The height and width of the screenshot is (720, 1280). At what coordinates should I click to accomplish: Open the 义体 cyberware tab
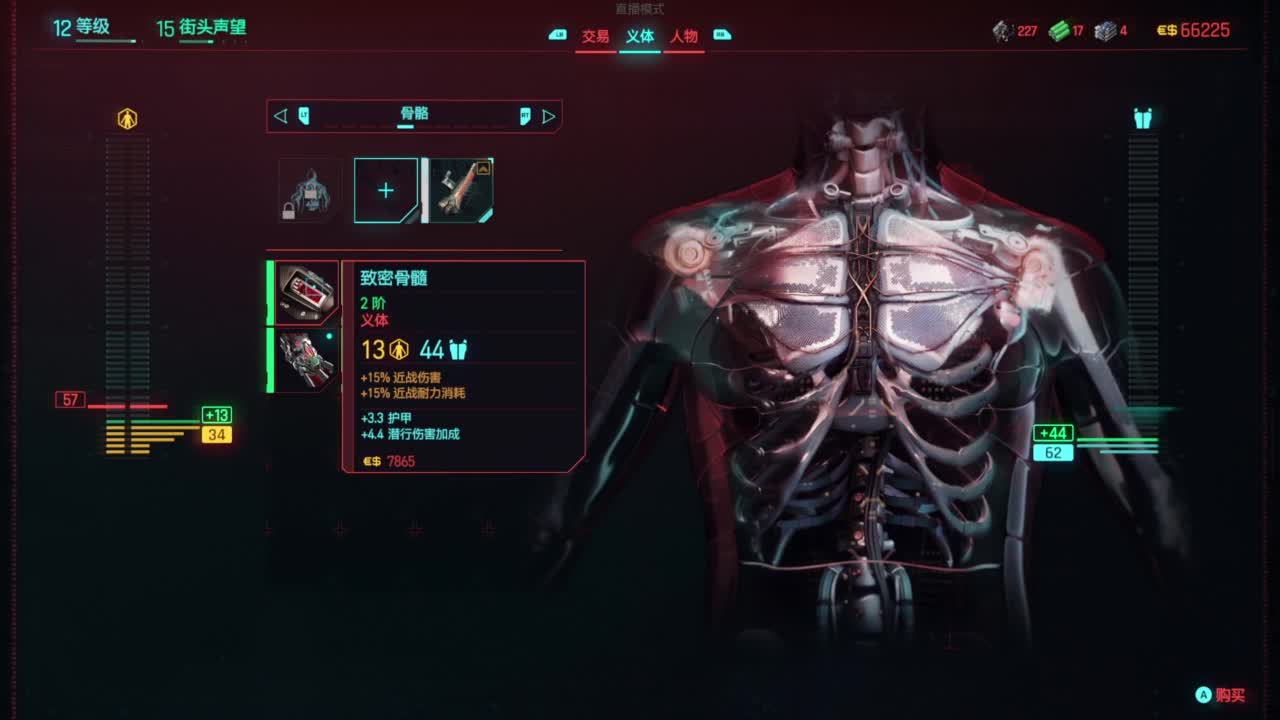pos(640,37)
